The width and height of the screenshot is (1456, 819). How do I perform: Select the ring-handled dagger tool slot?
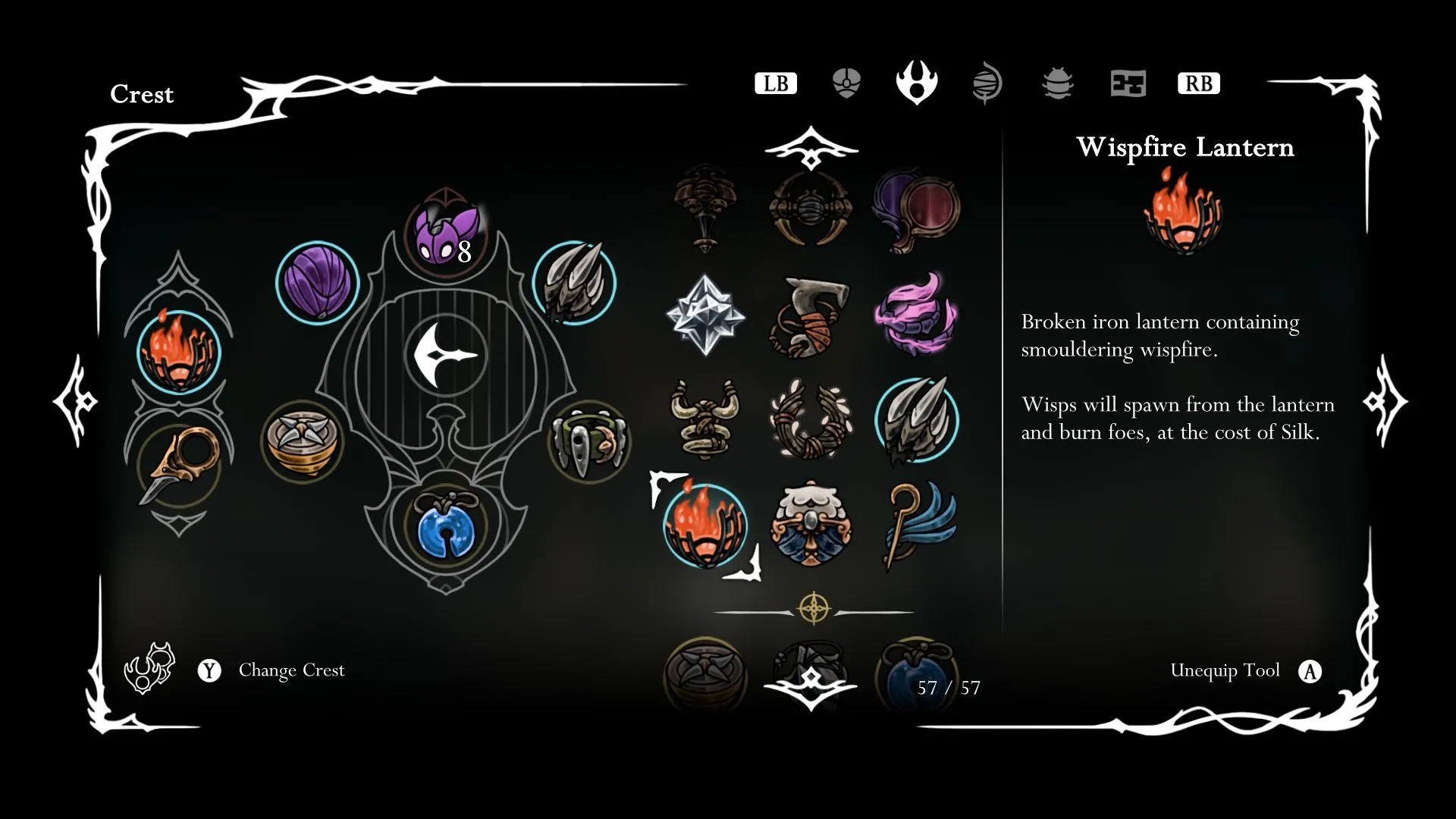point(178,464)
